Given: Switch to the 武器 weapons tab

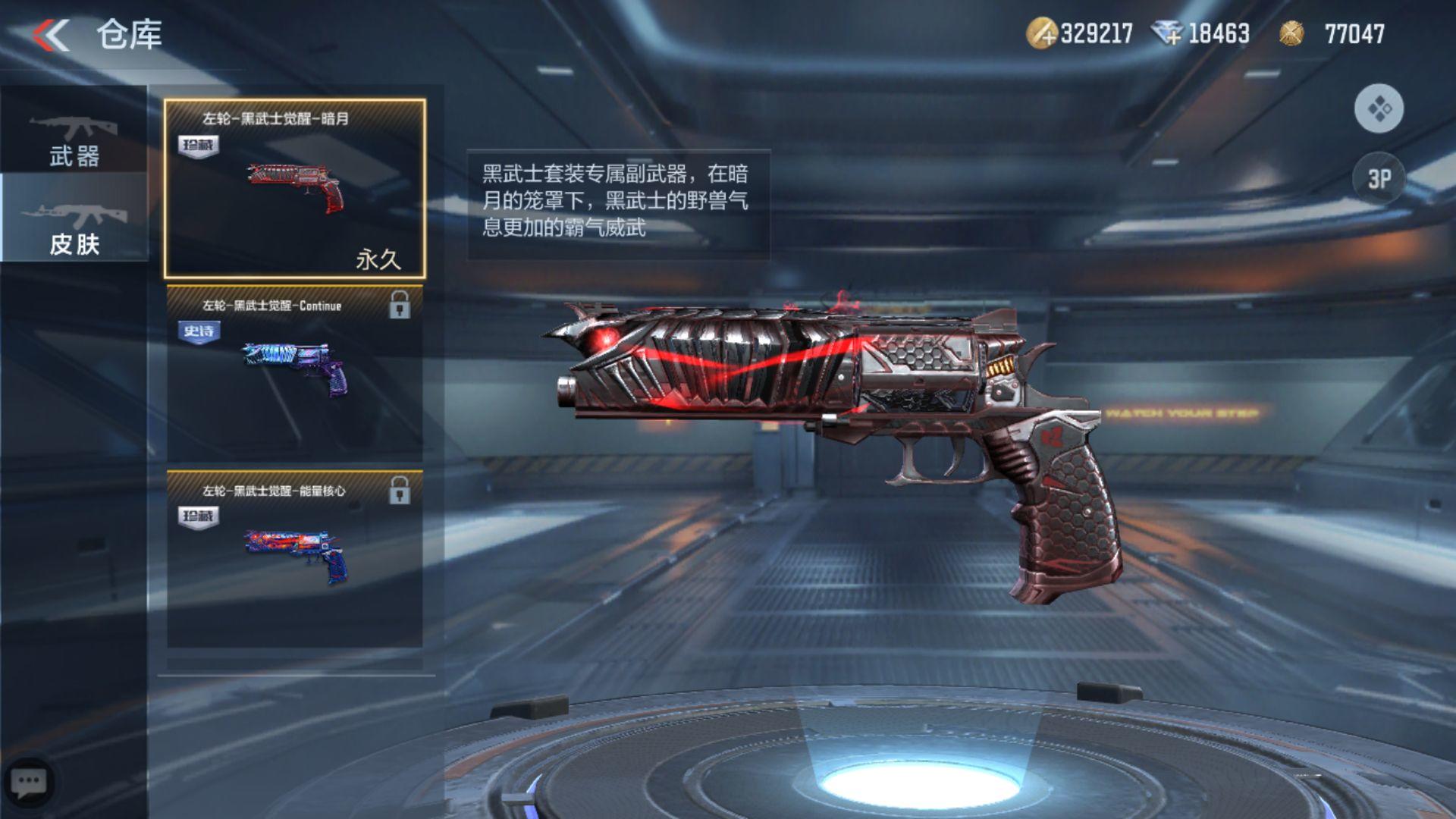Looking at the screenshot, I should 74,140.
